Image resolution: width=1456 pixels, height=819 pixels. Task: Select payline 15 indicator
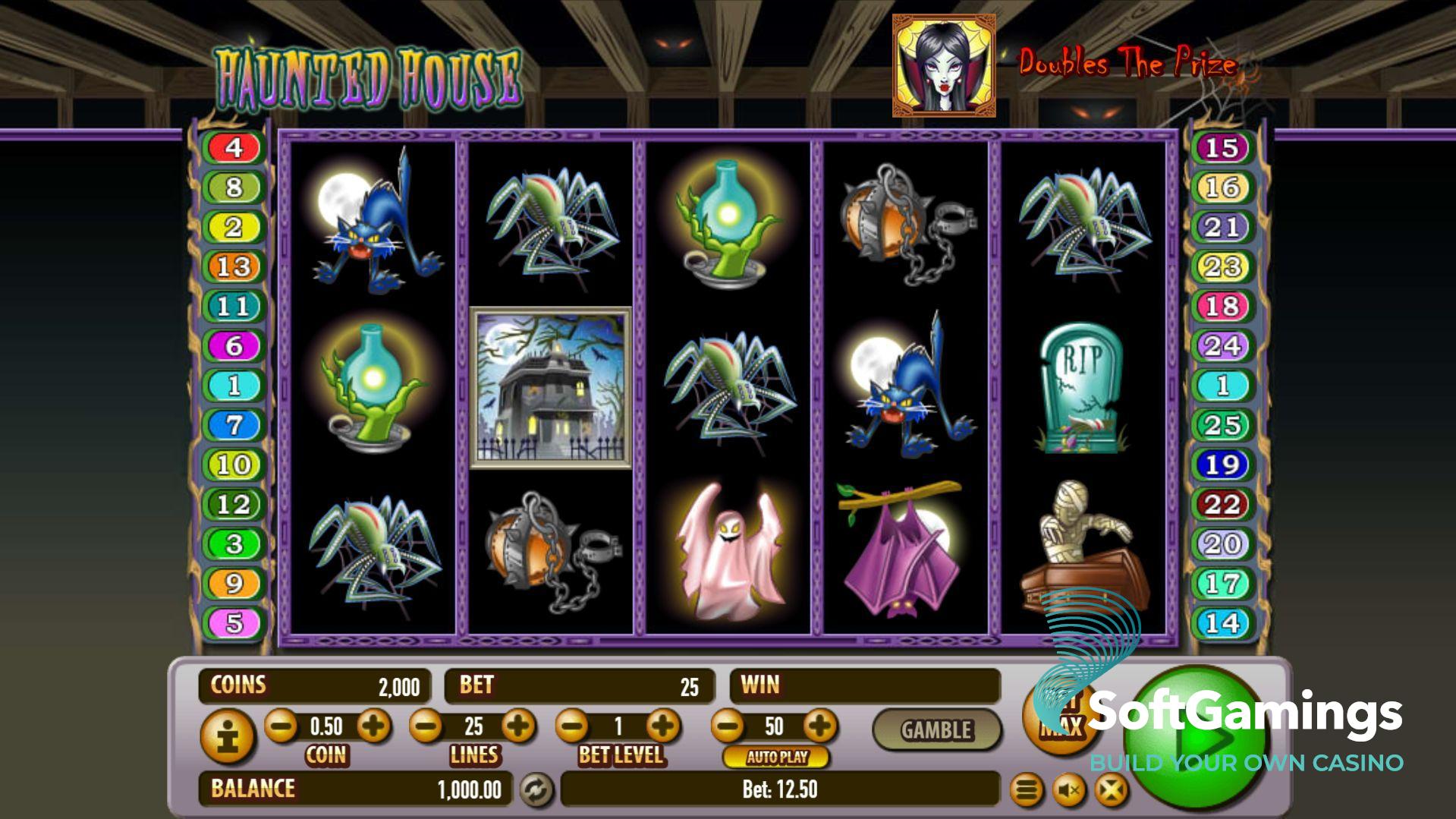(x=1222, y=147)
